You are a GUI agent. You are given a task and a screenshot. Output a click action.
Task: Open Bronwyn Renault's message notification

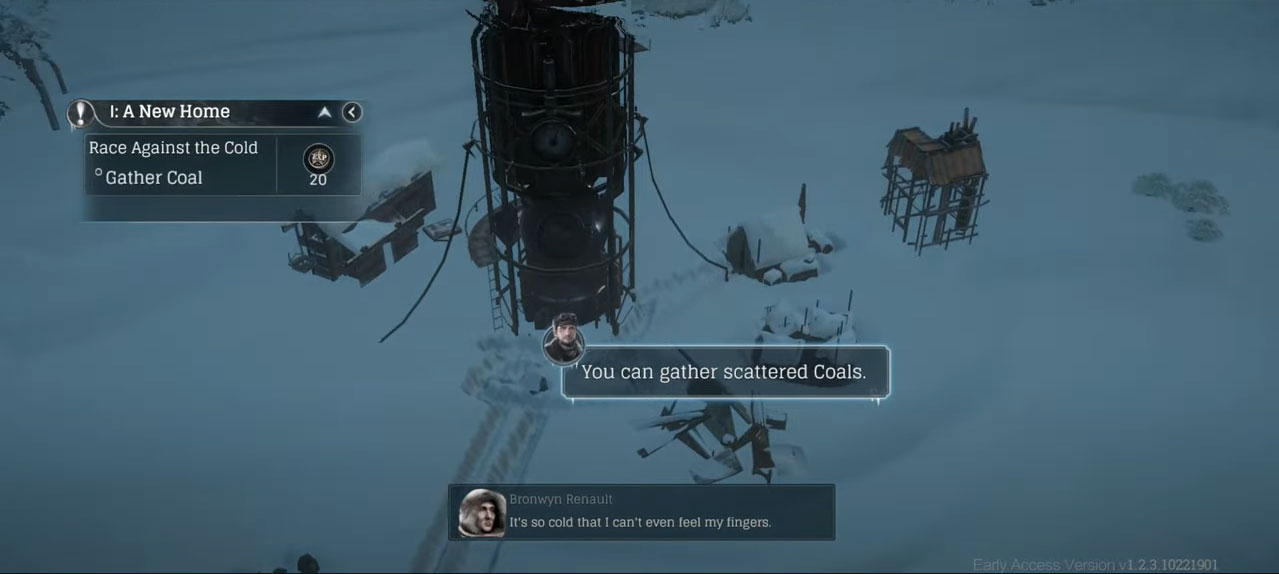641,512
